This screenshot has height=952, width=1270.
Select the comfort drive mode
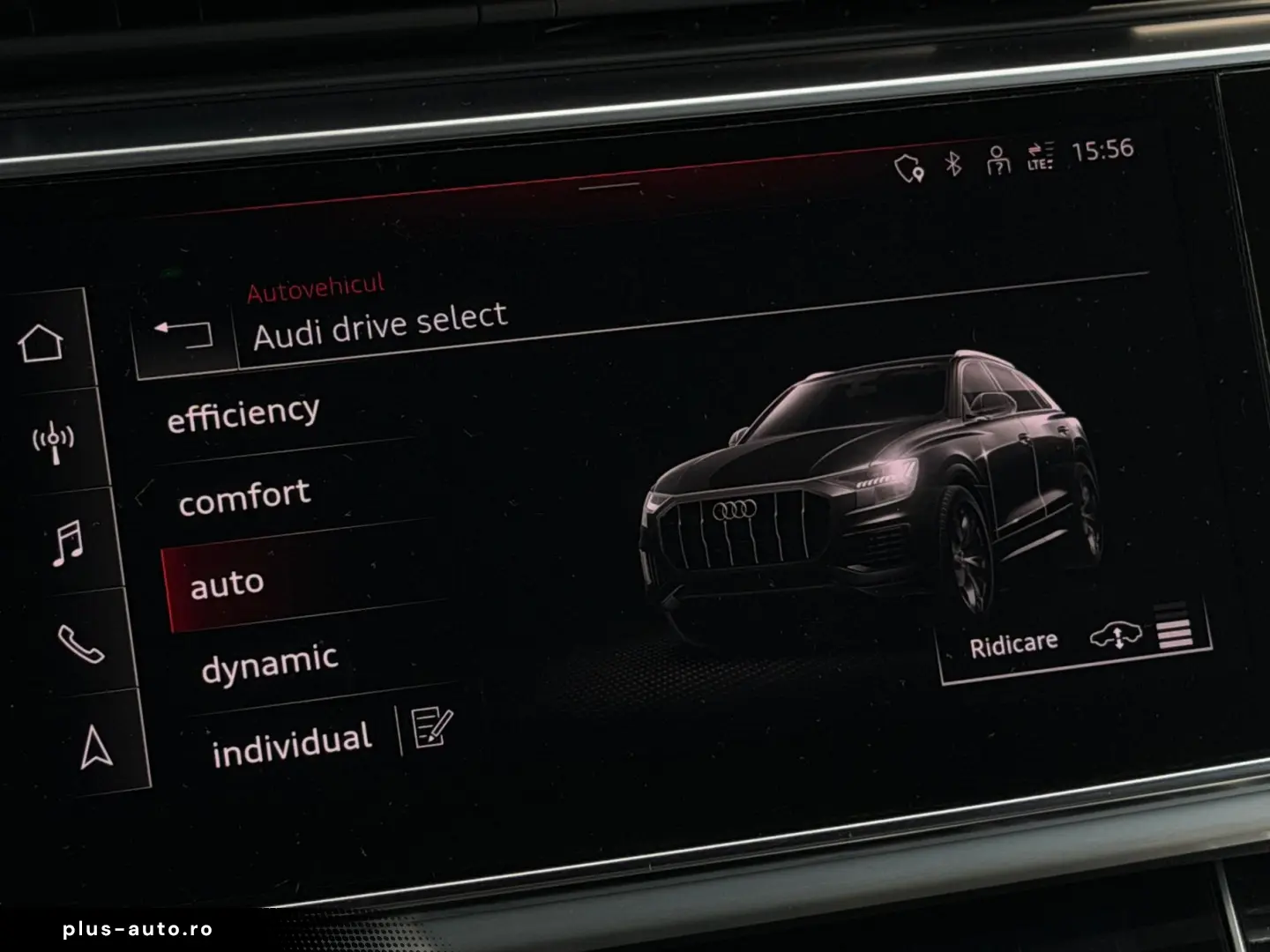(x=244, y=495)
